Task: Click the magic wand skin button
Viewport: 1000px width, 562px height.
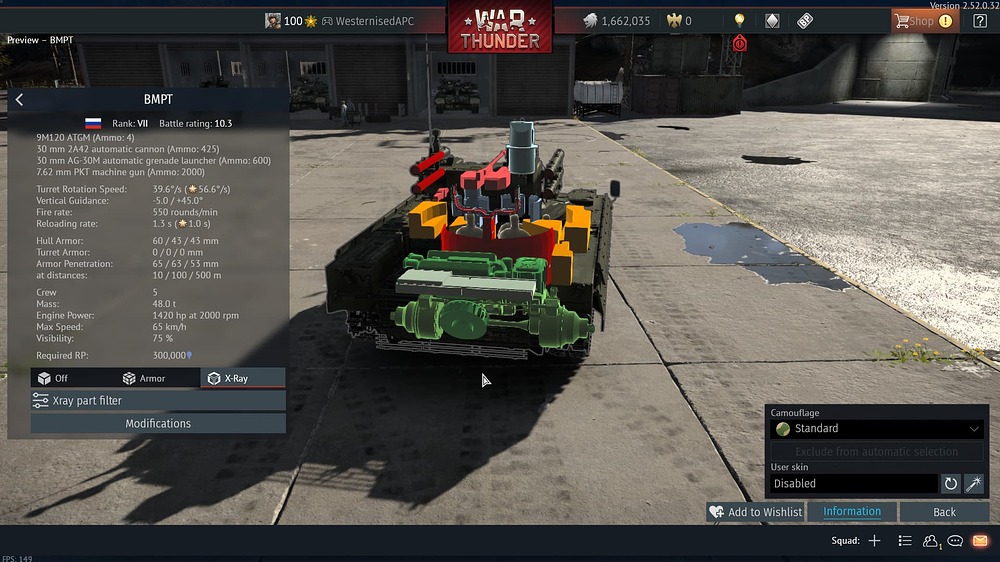Action: pyautogui.click(x=973, y=483)
